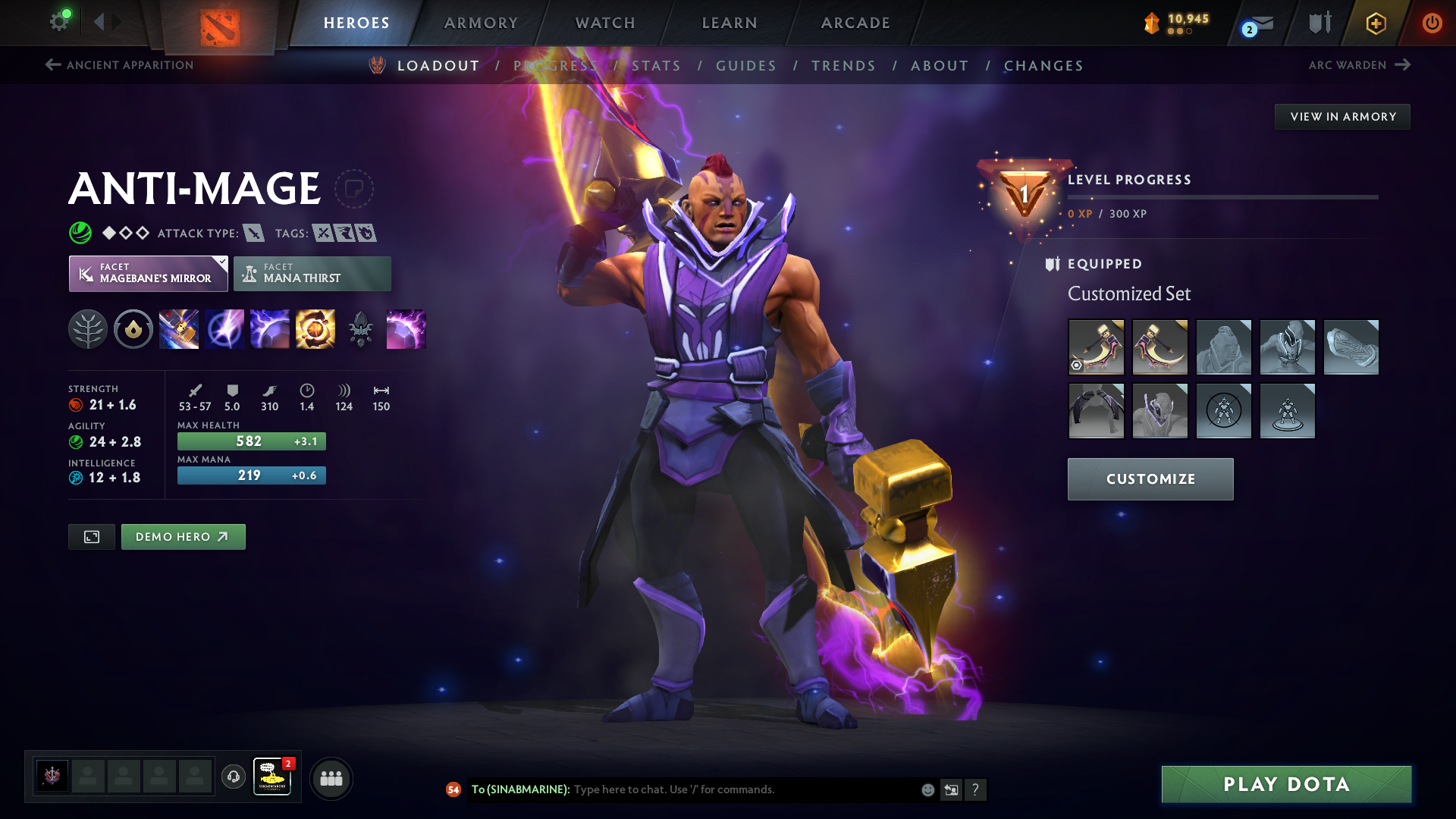Open the Armory tab

pos(481,23)
